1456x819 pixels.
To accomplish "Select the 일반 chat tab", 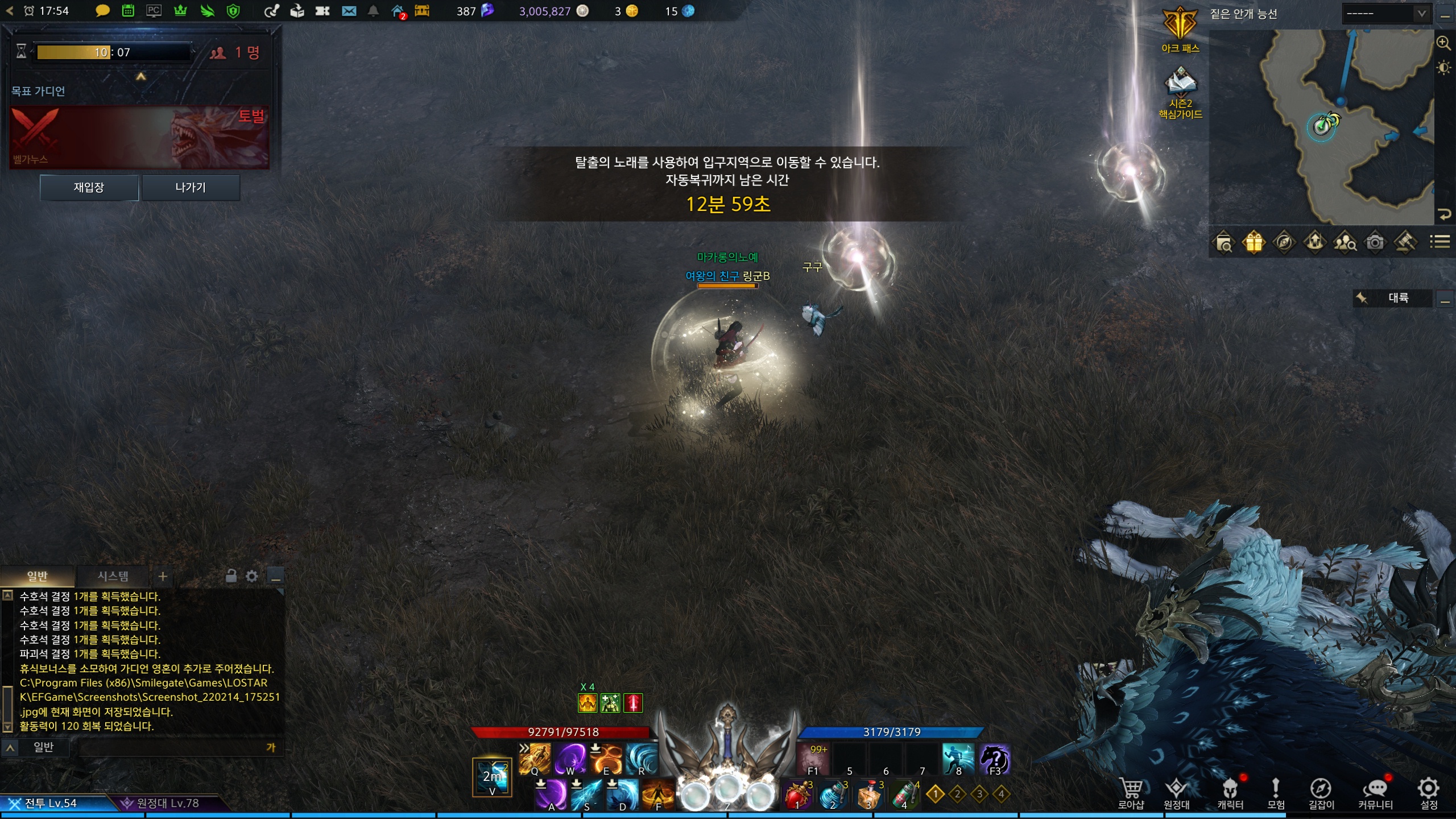I will pyautogui.click(x=38, y=576).
